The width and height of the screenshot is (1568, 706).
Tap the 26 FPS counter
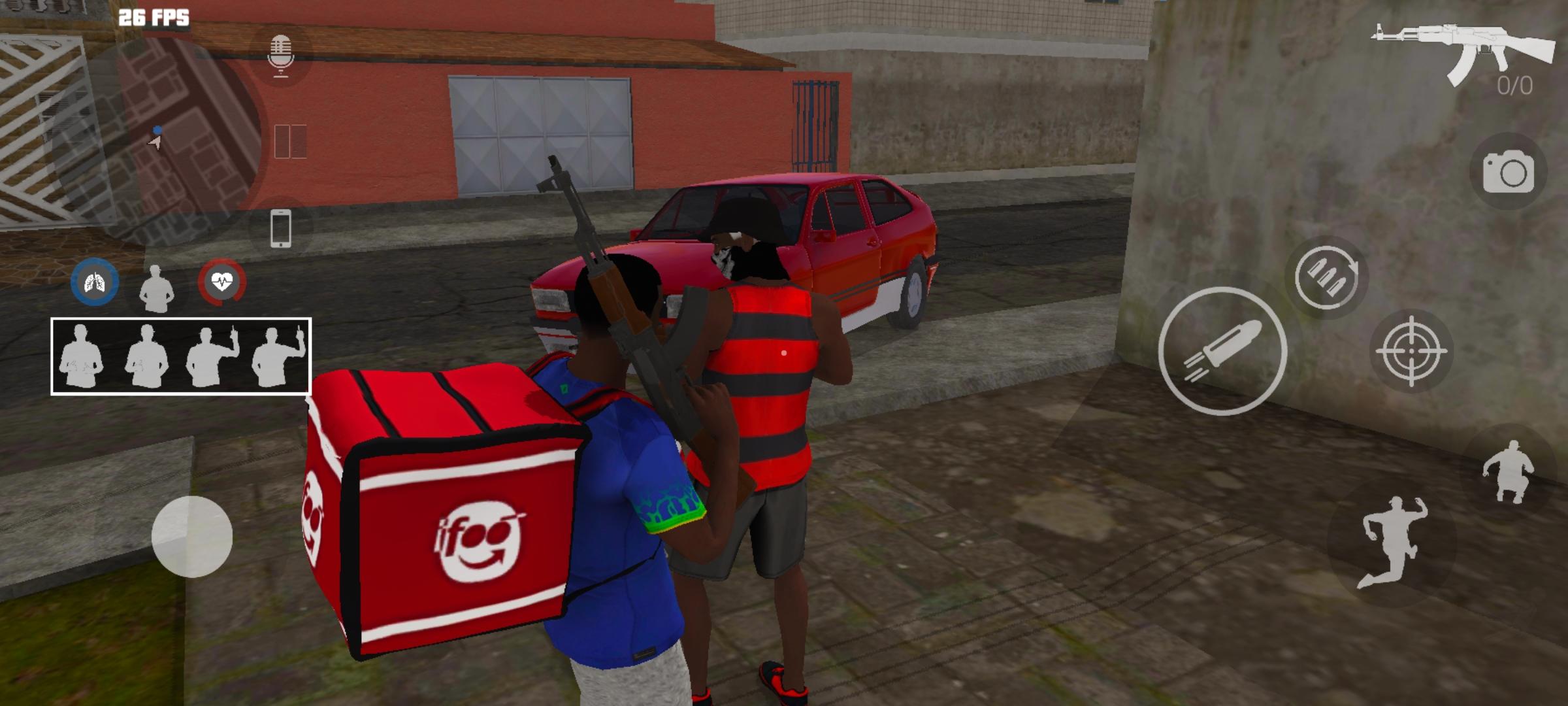(x=154, y=17)
